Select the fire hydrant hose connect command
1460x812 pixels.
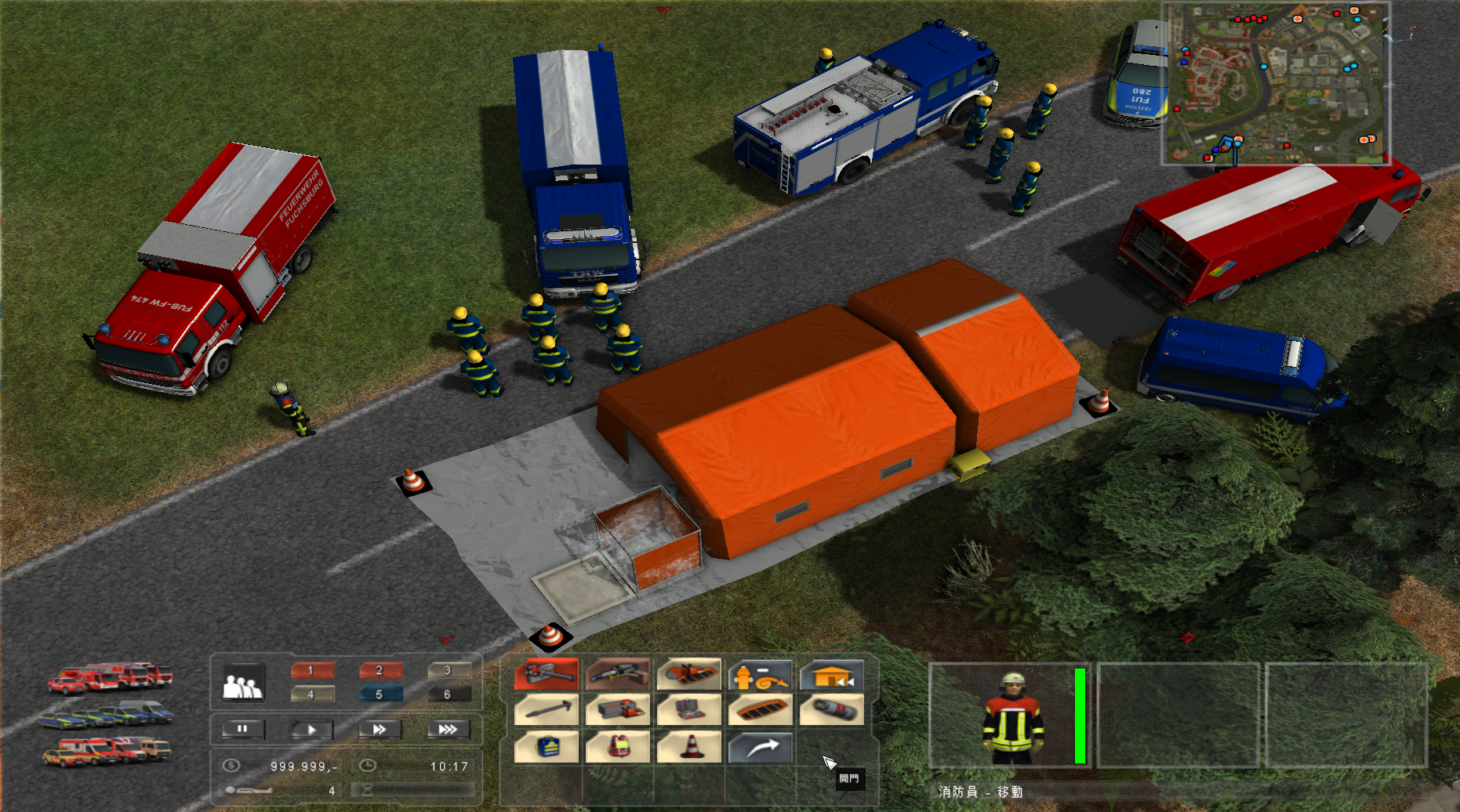(x=761, y=674)
